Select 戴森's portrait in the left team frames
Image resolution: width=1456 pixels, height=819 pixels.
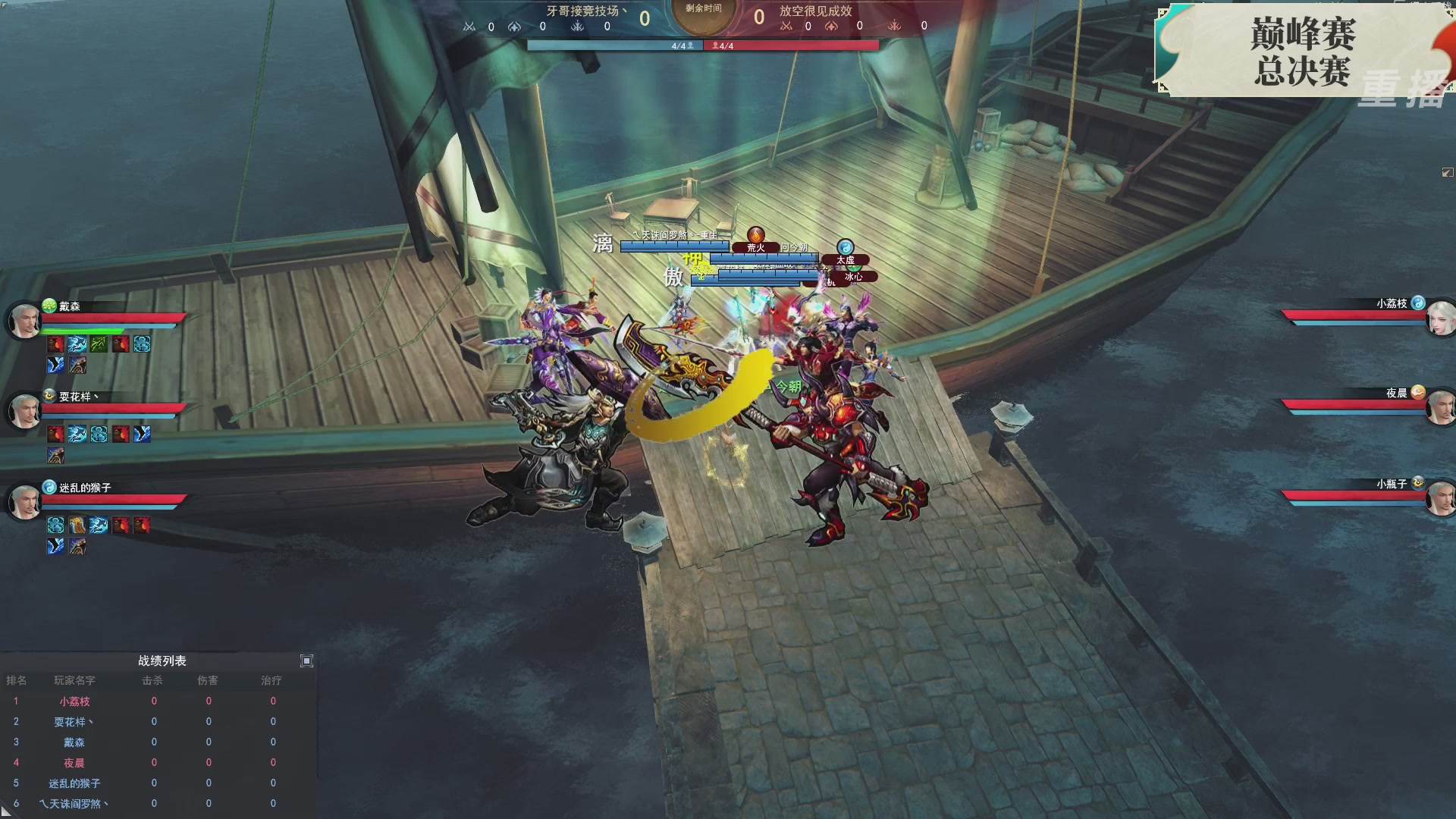(24, 321)
